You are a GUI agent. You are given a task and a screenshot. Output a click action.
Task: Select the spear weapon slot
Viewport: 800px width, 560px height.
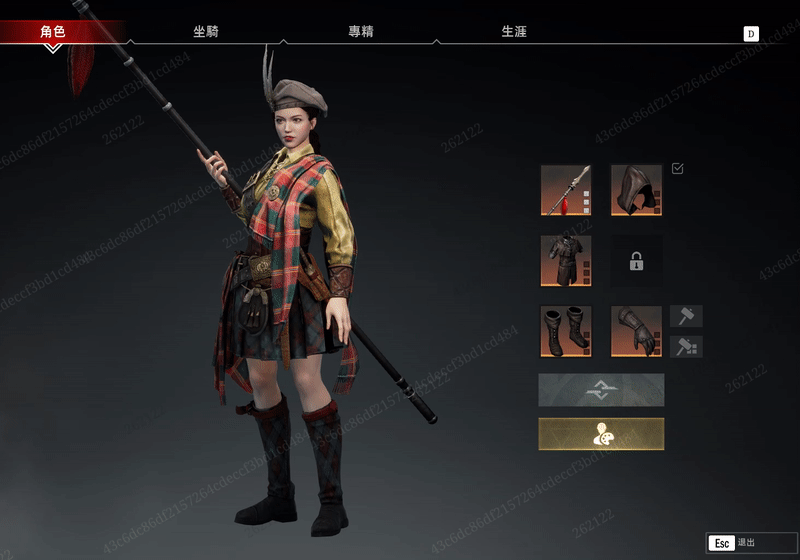click(x=566, y=190)
